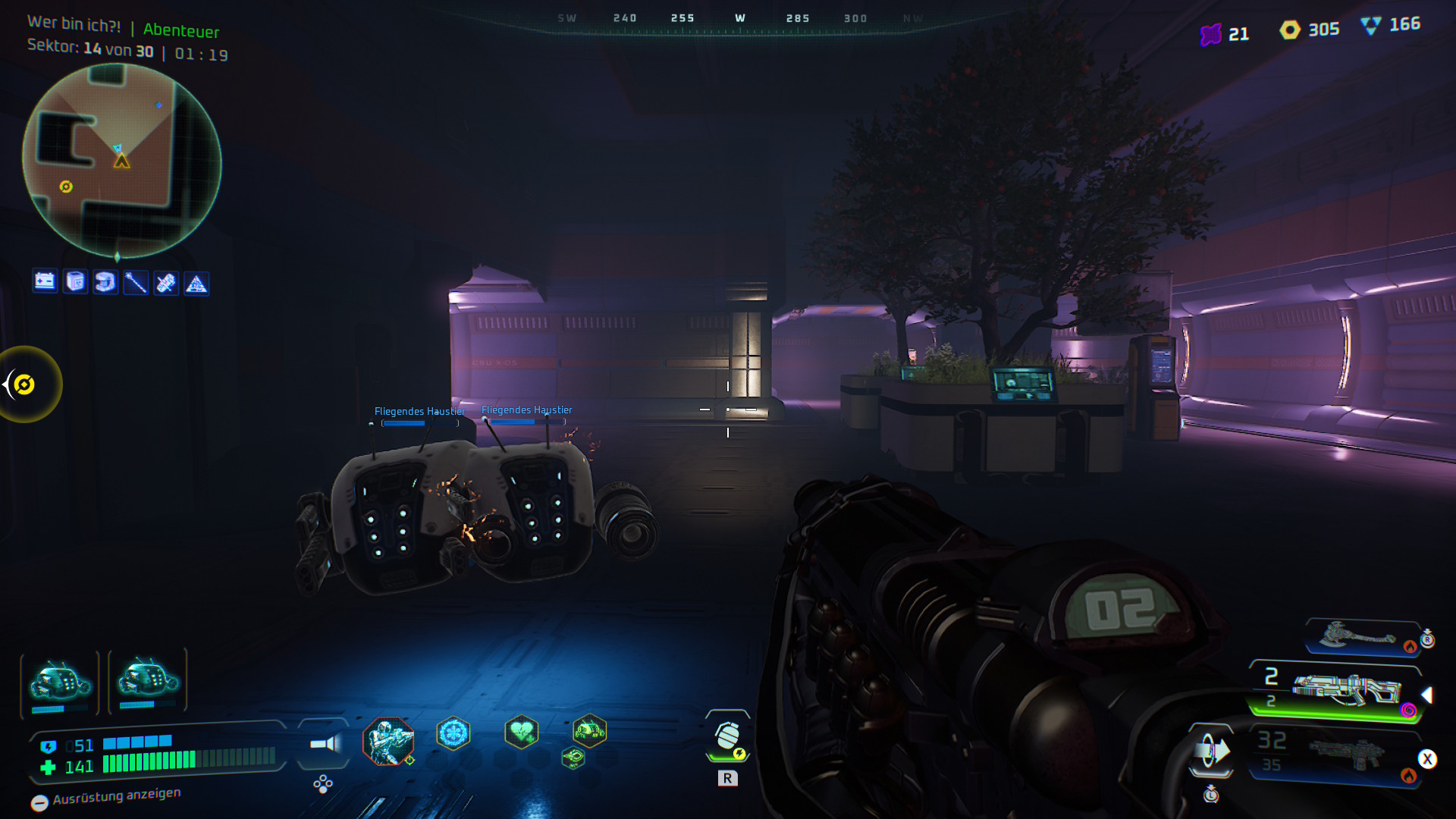The height and width of the screenshot is (819, 1456).
Task: Select the satellite item icon
Action: (x=166, y=283)
